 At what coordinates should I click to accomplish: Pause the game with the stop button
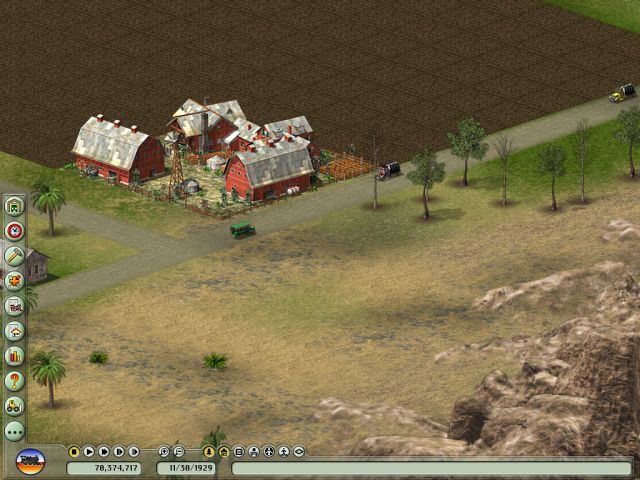click(x=74, y=452)
